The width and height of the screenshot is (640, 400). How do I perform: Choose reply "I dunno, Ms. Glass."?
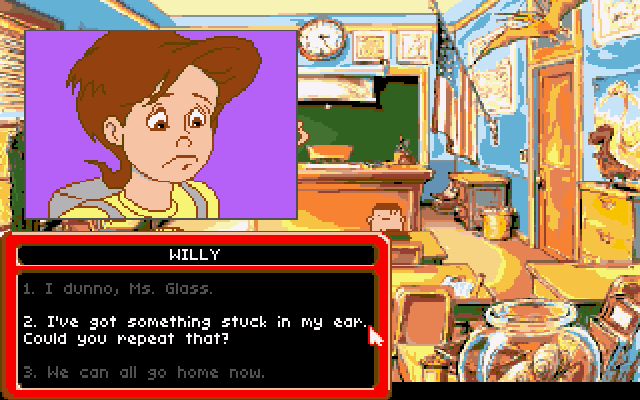(x=118, y=289)
